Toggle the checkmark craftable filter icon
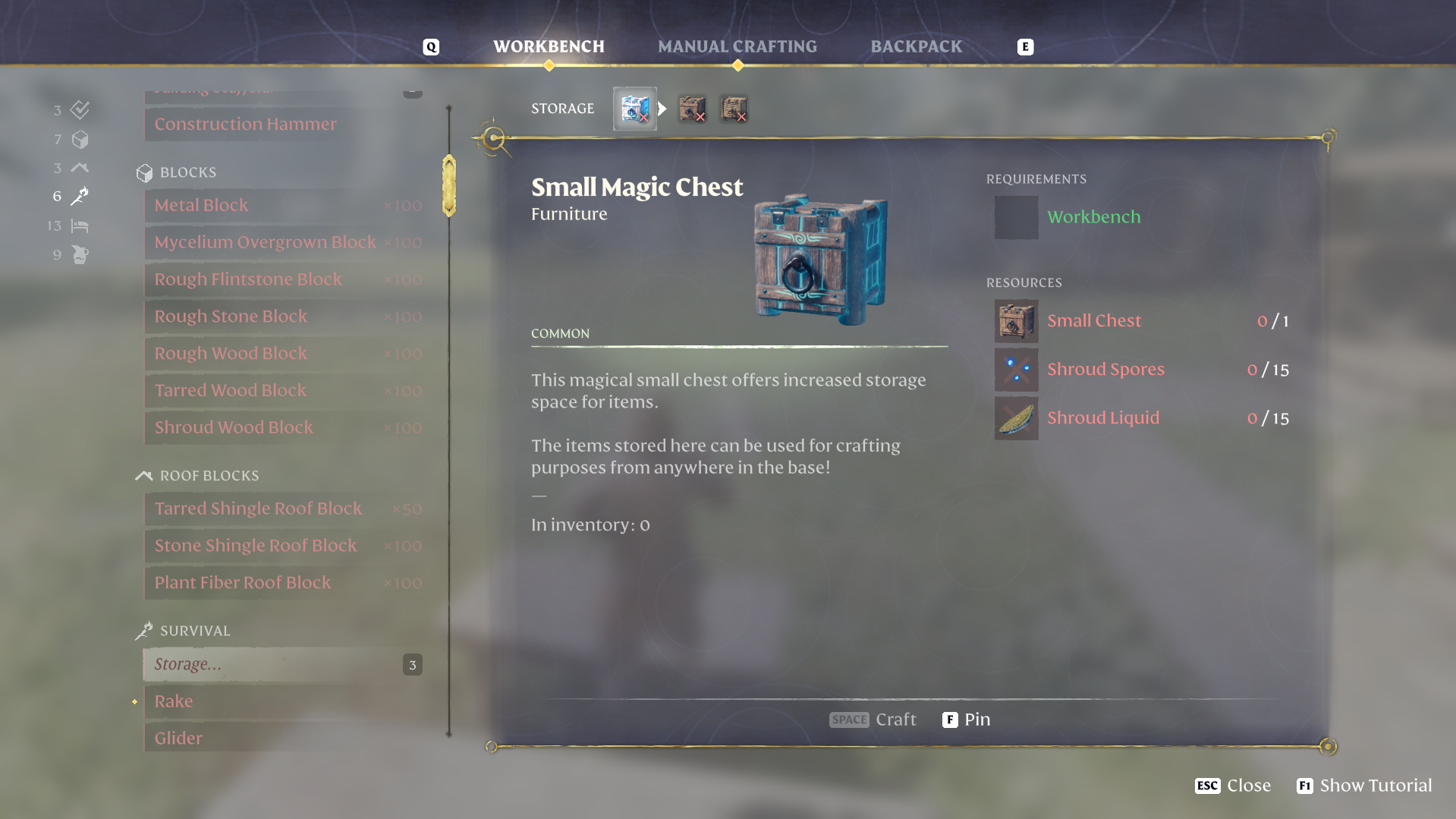Image resolution: width=1456 pixels, height=819 pixels. pos(79,110)
